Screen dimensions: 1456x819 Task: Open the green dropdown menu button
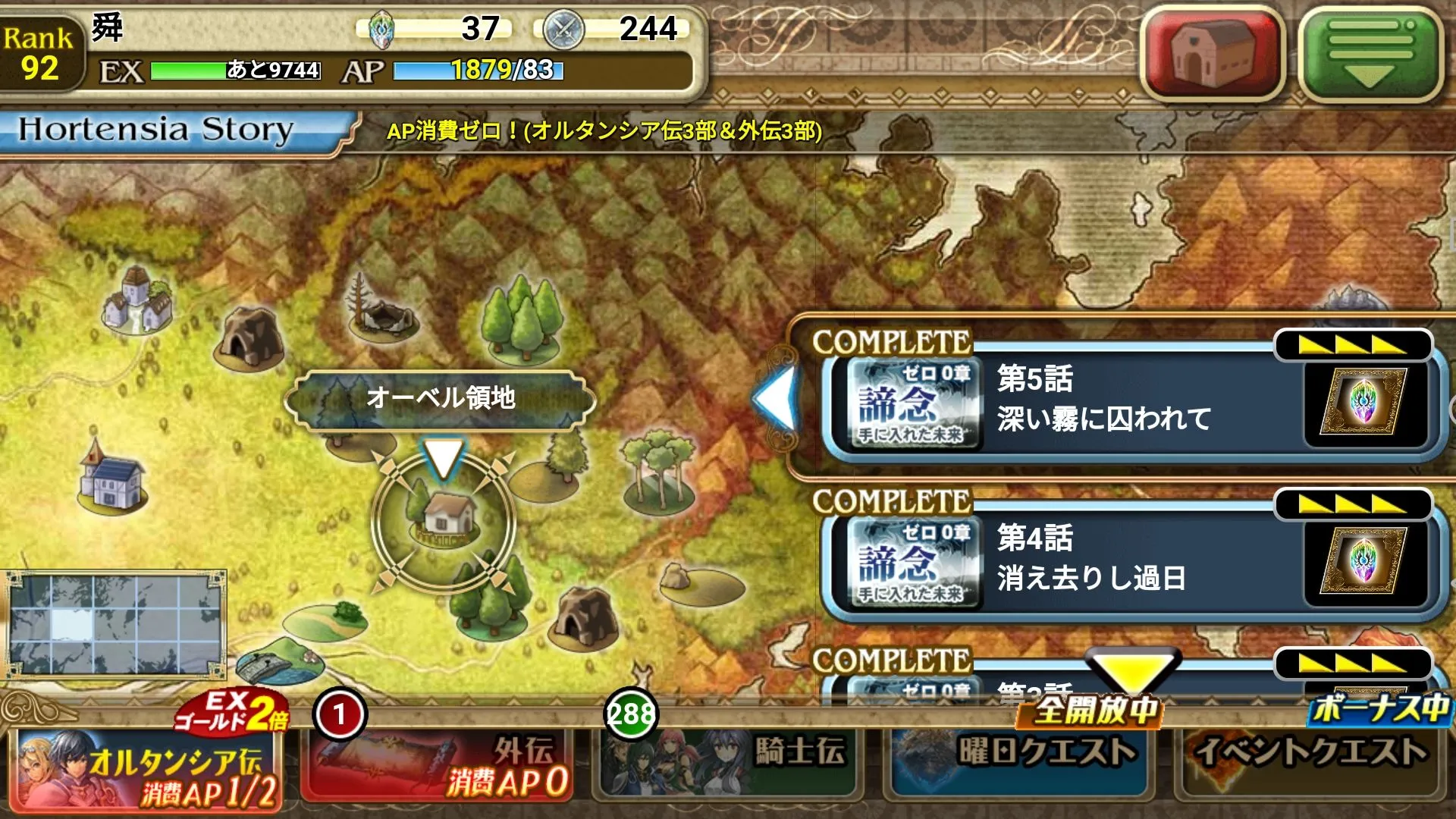pos(1371,52)
